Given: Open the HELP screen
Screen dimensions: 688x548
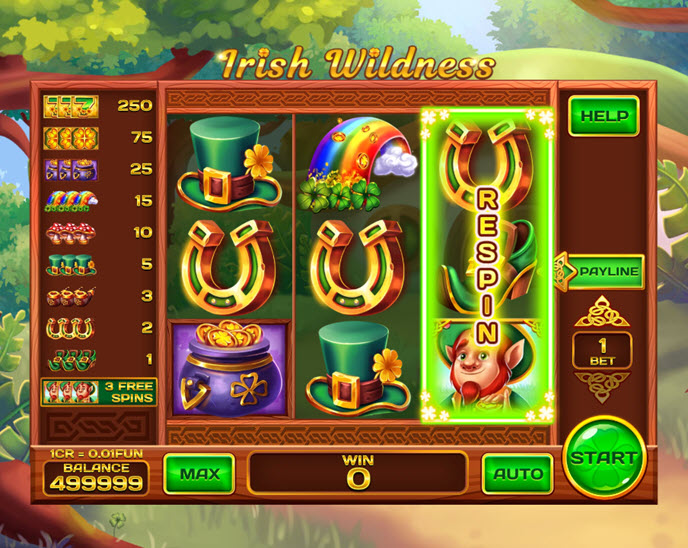Looking at the screenshot, I should tap(604, 116).
